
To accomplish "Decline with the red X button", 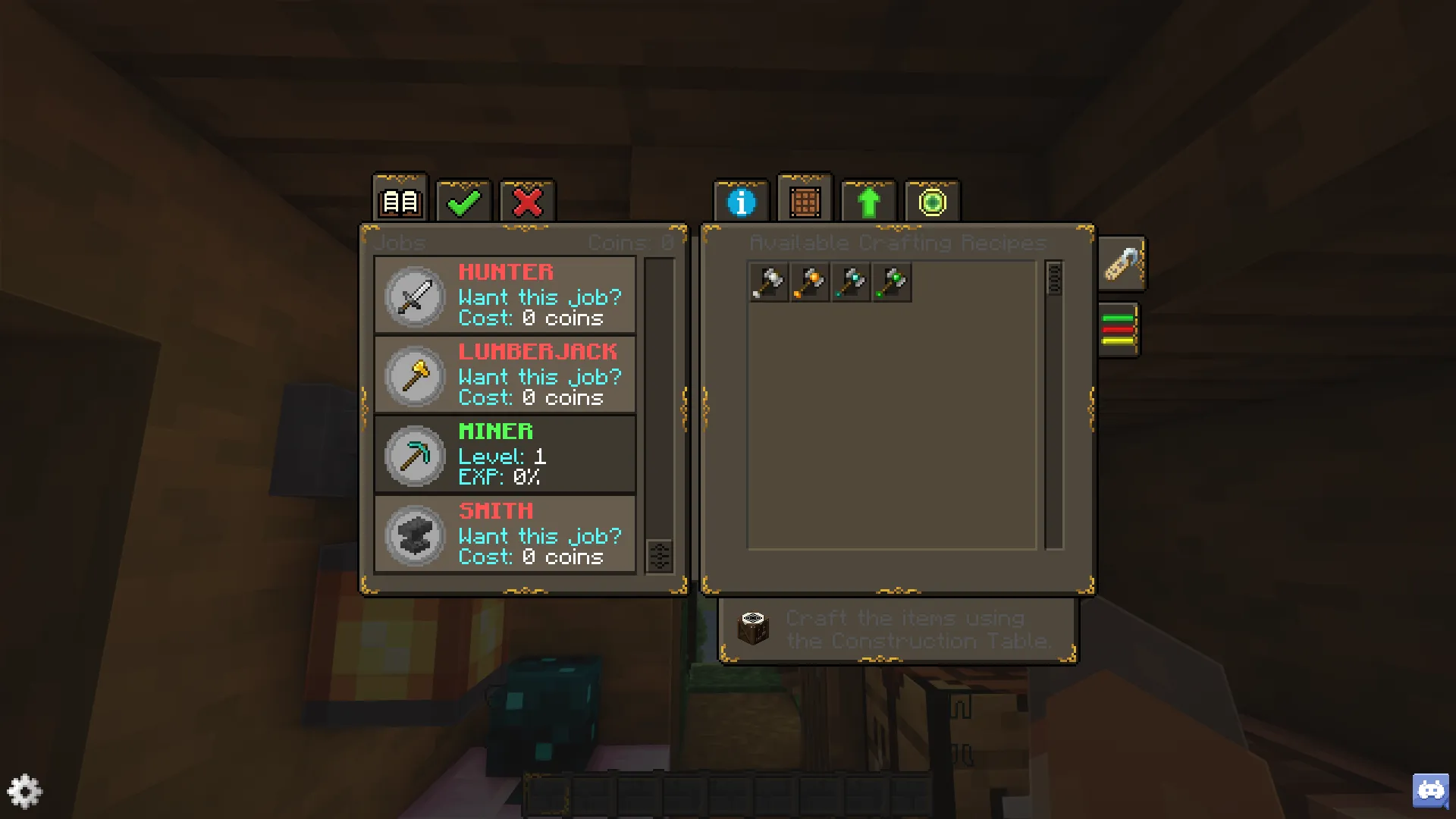I will (x=527, y=201).
